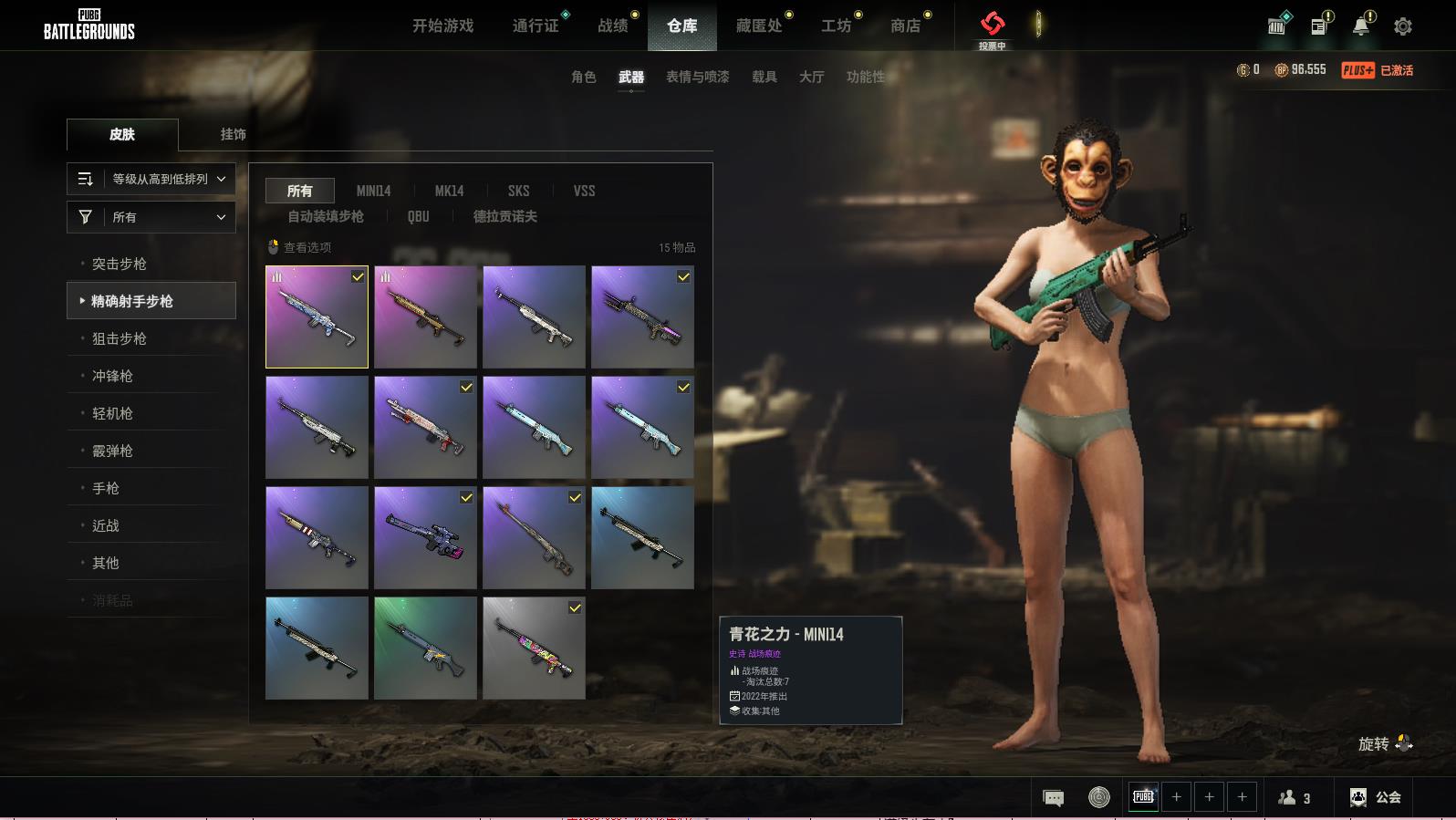The height and width of the screenshot is (820, 1456).
Task: Go to the 通行证 pass page
Action: coord(536,26)
